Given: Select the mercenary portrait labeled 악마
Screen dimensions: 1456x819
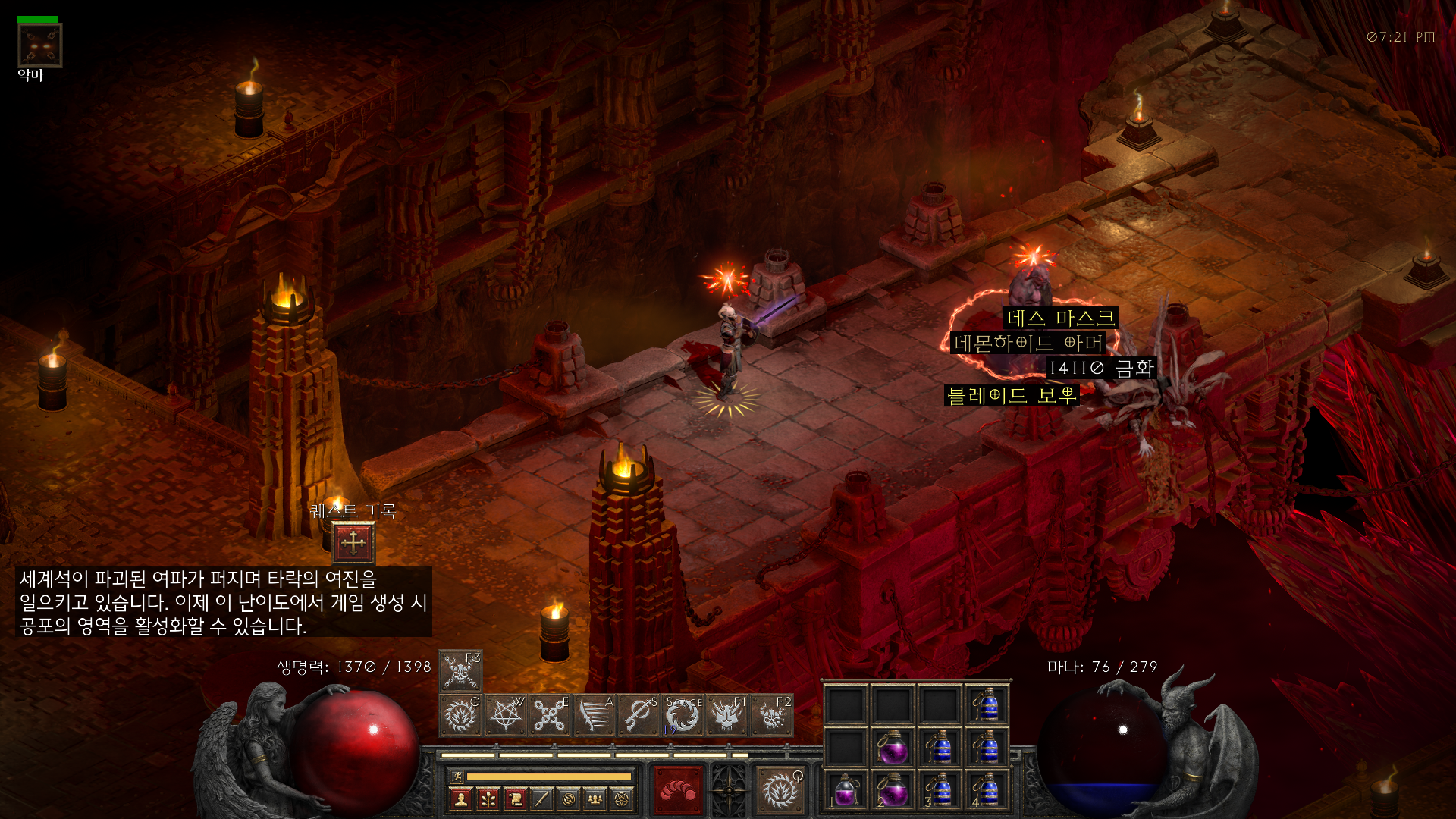Looking at the screenshot, I should [39, 45].
